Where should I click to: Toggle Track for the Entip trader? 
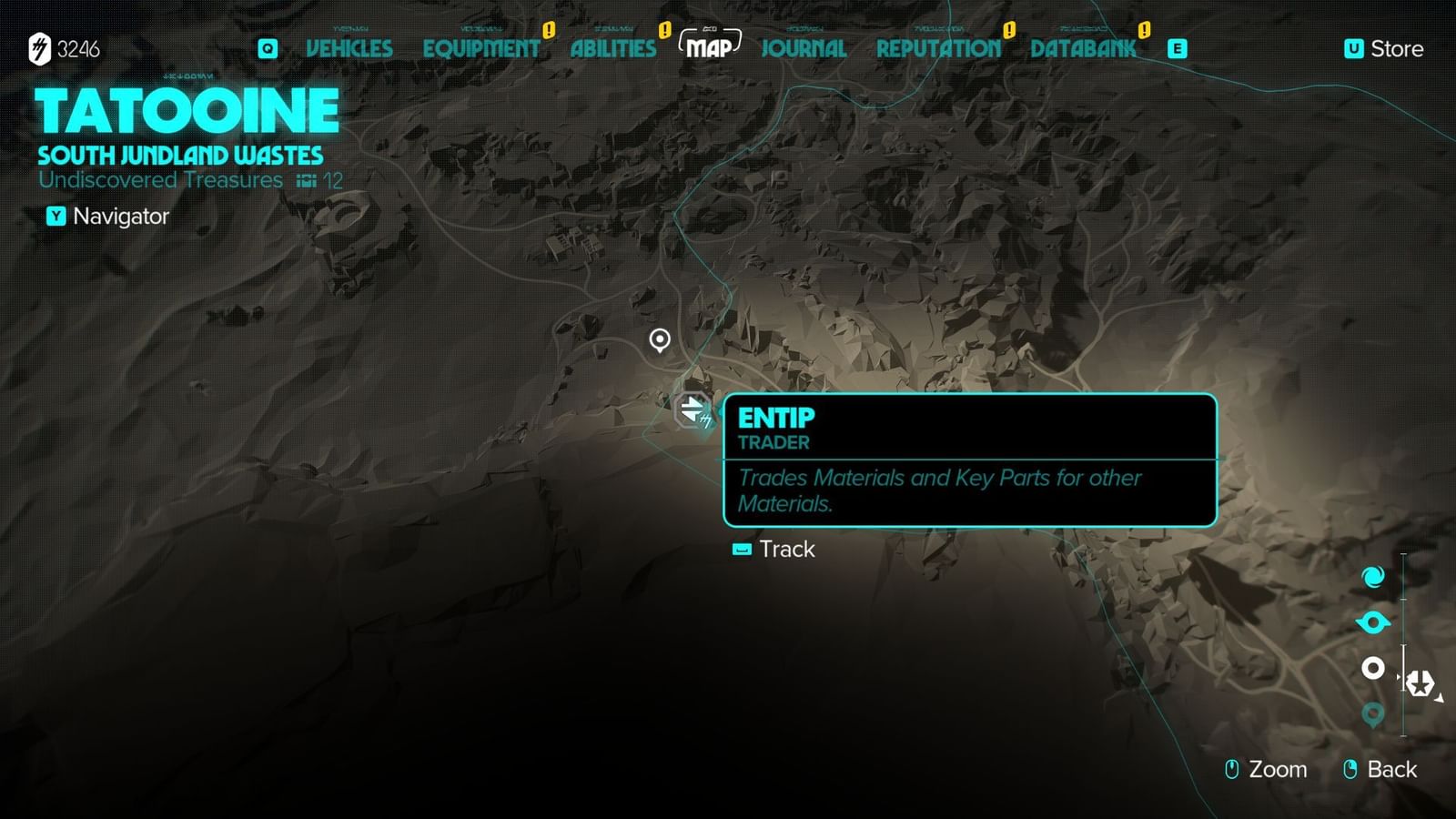pyautogui.click(x=773, y=550)
